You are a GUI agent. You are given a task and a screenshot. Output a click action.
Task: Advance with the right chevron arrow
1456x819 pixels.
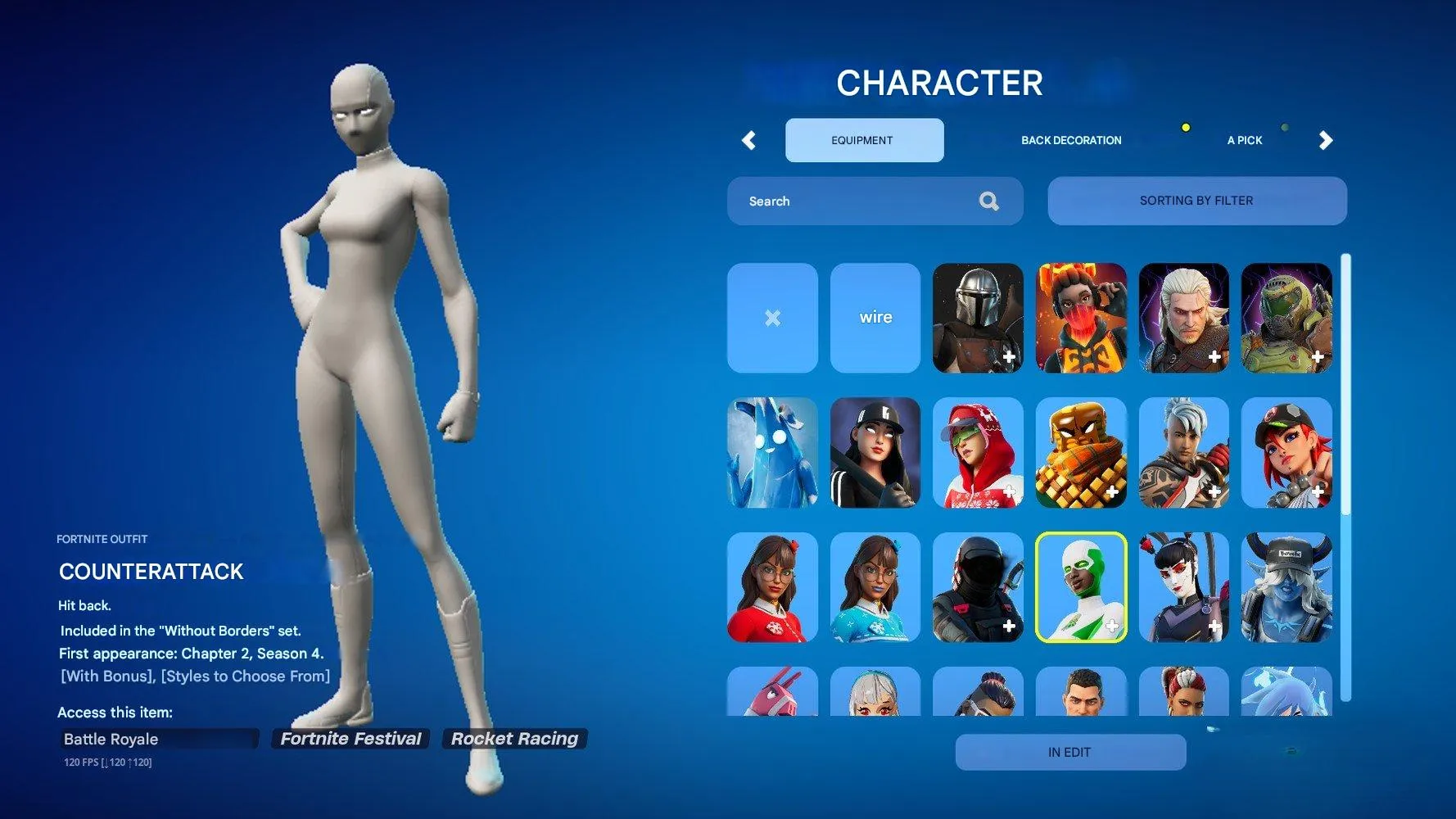(1327, 140)
